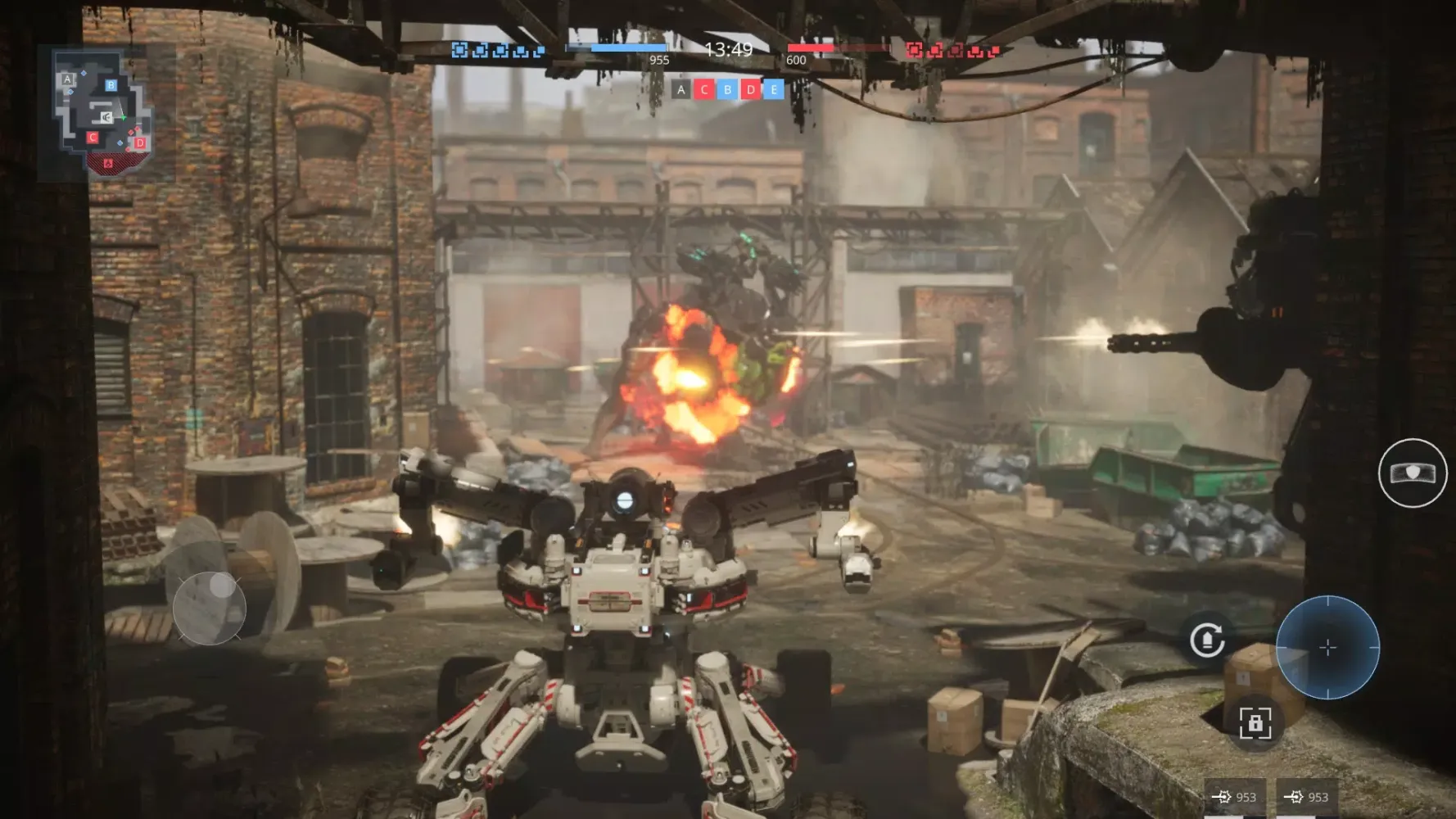The width and height of the screenshot is (1456, 819).
Task: Select beacon E marker in the top bar
Action: click(773, 89)
